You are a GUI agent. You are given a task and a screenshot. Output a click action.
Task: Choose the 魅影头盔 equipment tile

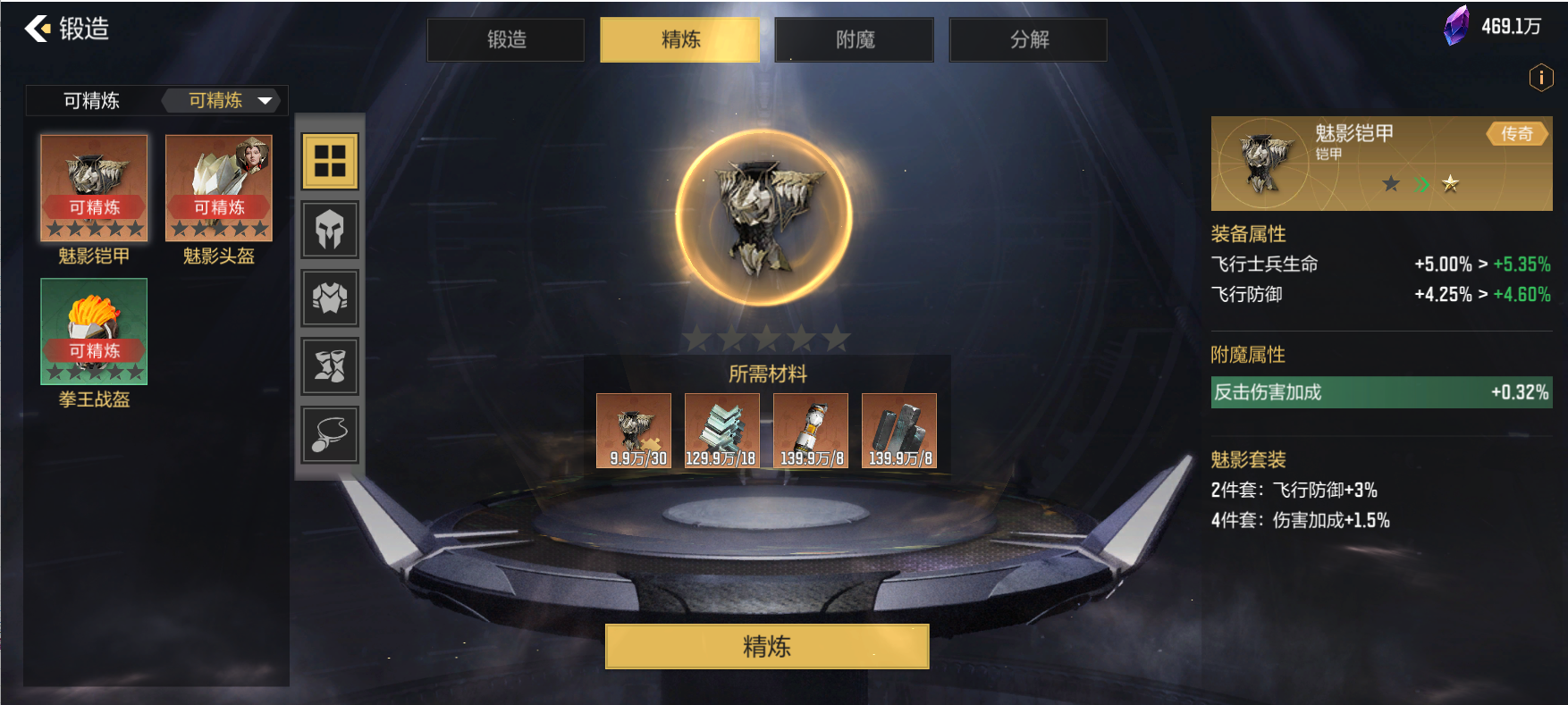tap(219, 189)
